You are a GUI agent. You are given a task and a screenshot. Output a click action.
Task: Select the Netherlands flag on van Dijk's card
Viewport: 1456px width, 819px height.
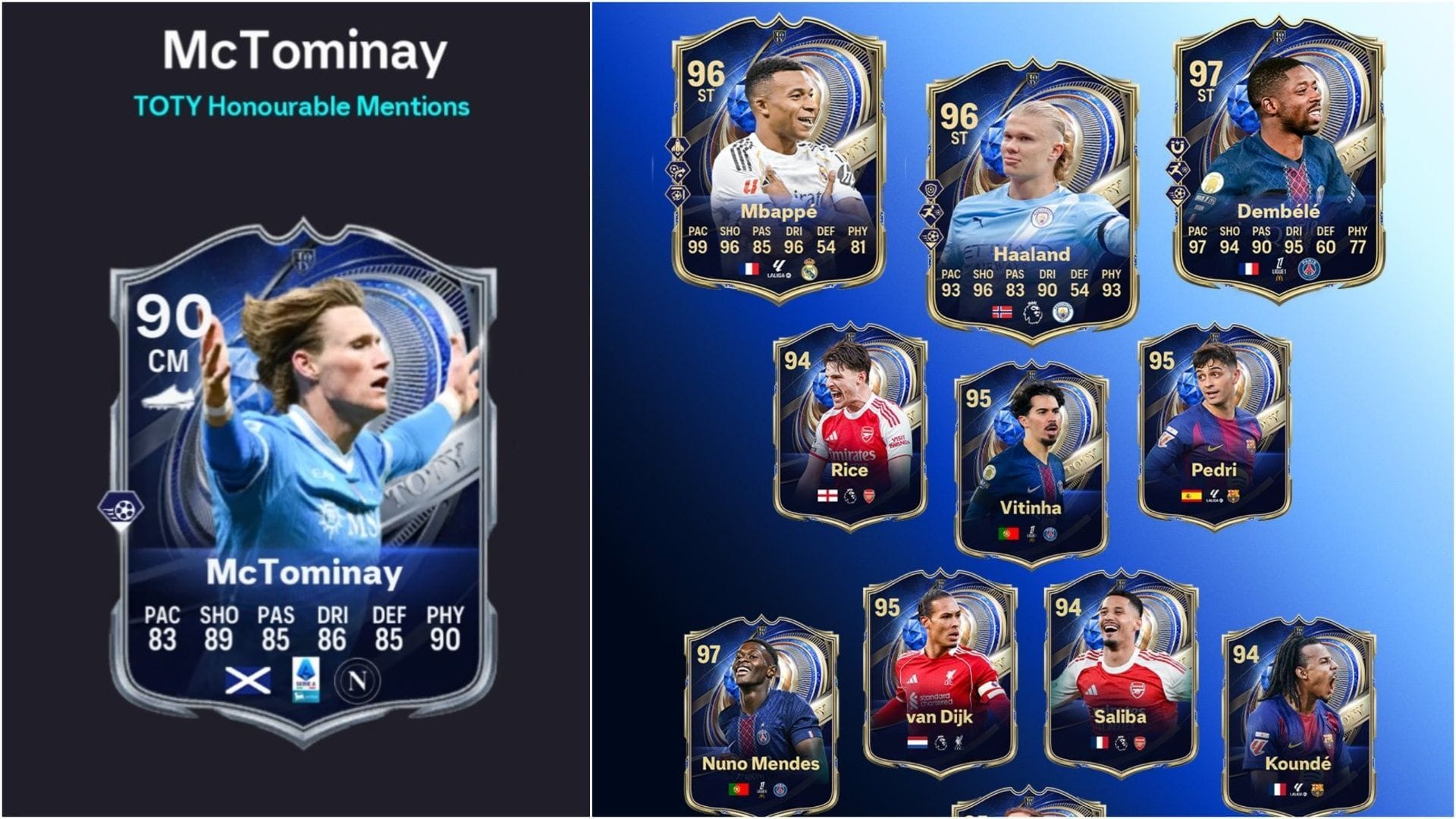[918, 742]
